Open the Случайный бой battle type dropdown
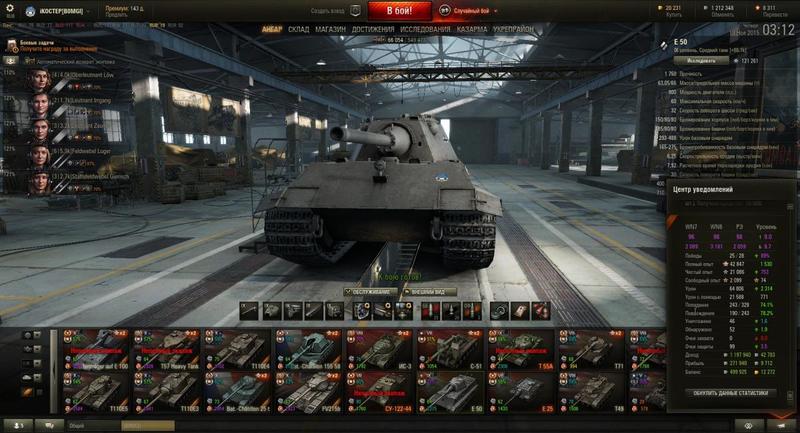The height and width of the screenshot is (433, 800). (474, 11)
